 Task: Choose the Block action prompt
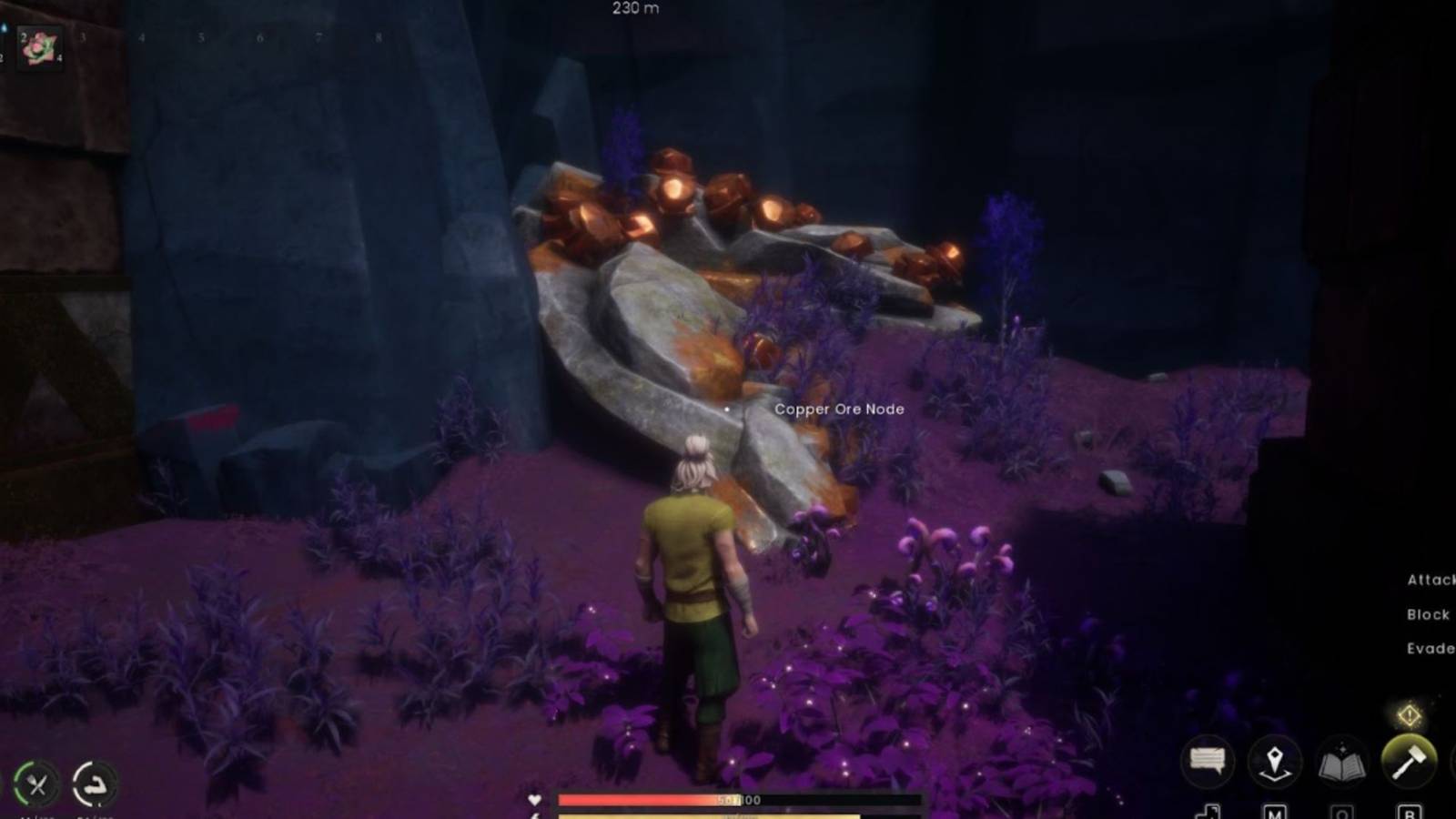(x=1429, y=614)
